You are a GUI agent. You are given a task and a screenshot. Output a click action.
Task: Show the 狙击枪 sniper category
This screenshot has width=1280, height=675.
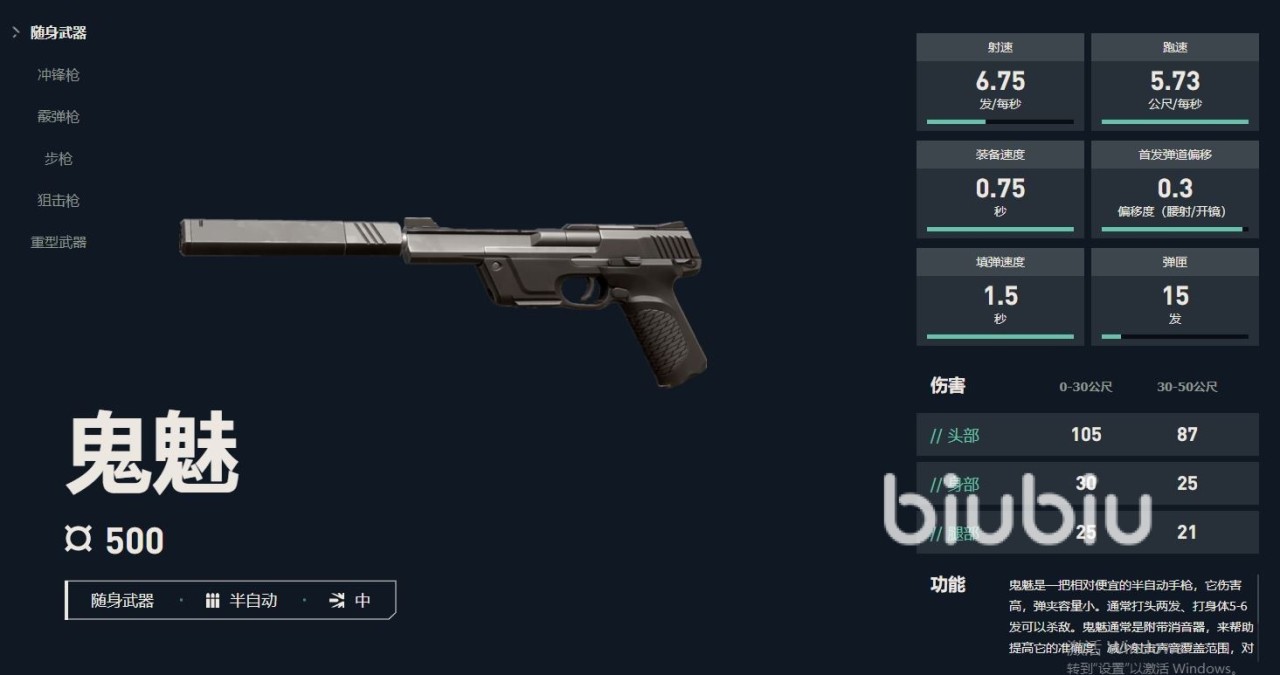(58, 201)
